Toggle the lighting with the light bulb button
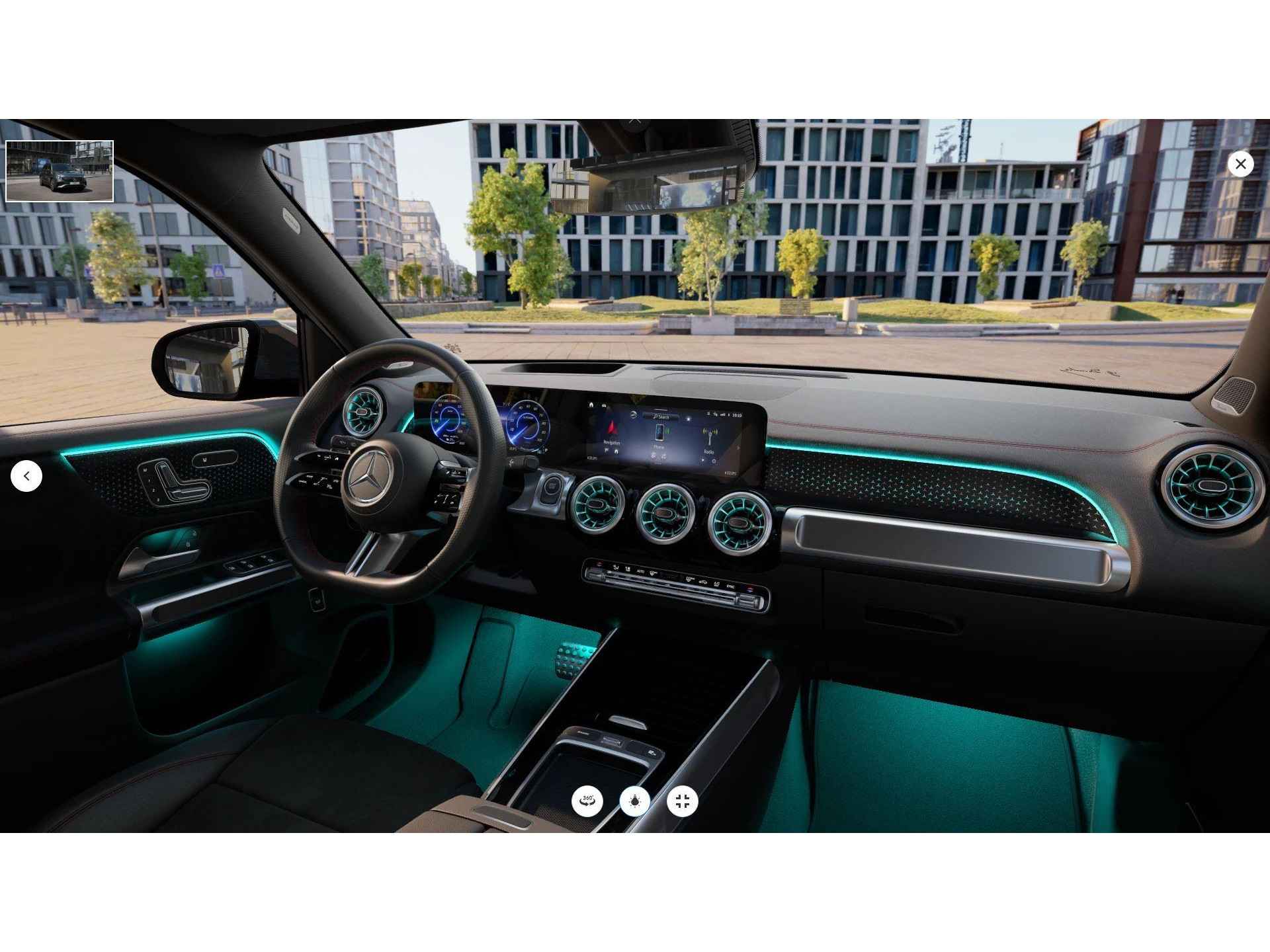The image size is (1270, 952). coord(635,801)
